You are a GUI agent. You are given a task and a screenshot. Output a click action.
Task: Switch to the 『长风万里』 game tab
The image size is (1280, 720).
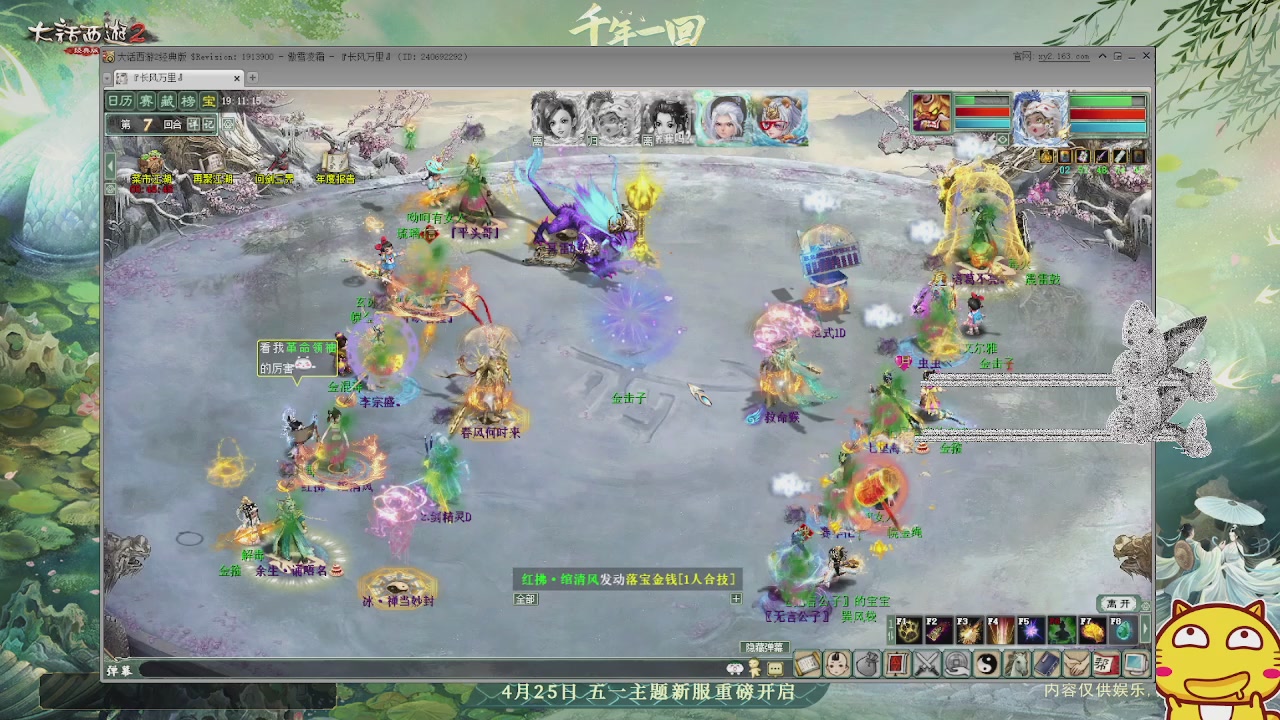coord(160,76)
